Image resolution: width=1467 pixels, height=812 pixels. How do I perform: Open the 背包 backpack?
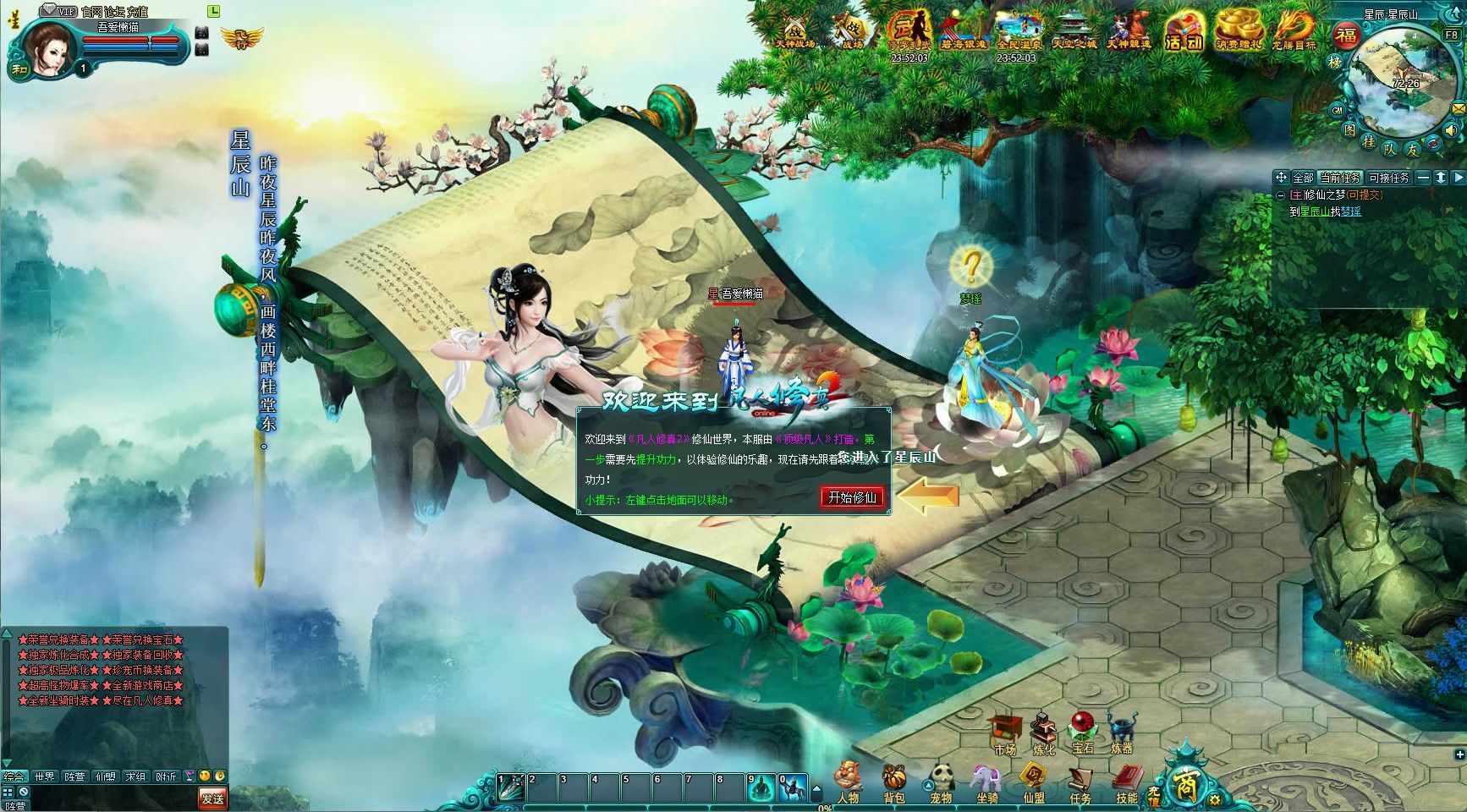(x=894, y=779)
